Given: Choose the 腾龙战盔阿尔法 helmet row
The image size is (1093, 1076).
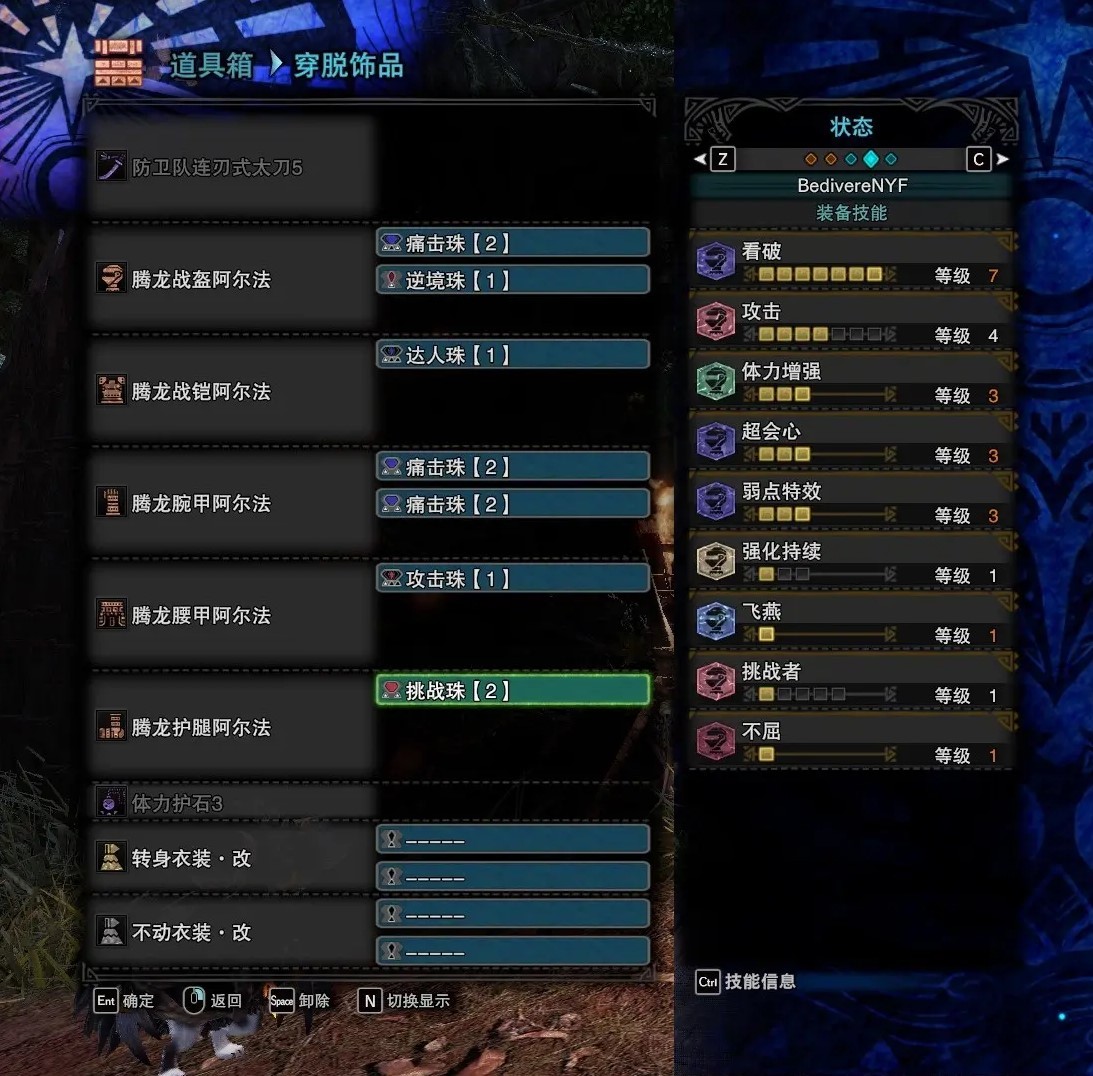Looking at the screenshot, I should [x=230, y=280].
